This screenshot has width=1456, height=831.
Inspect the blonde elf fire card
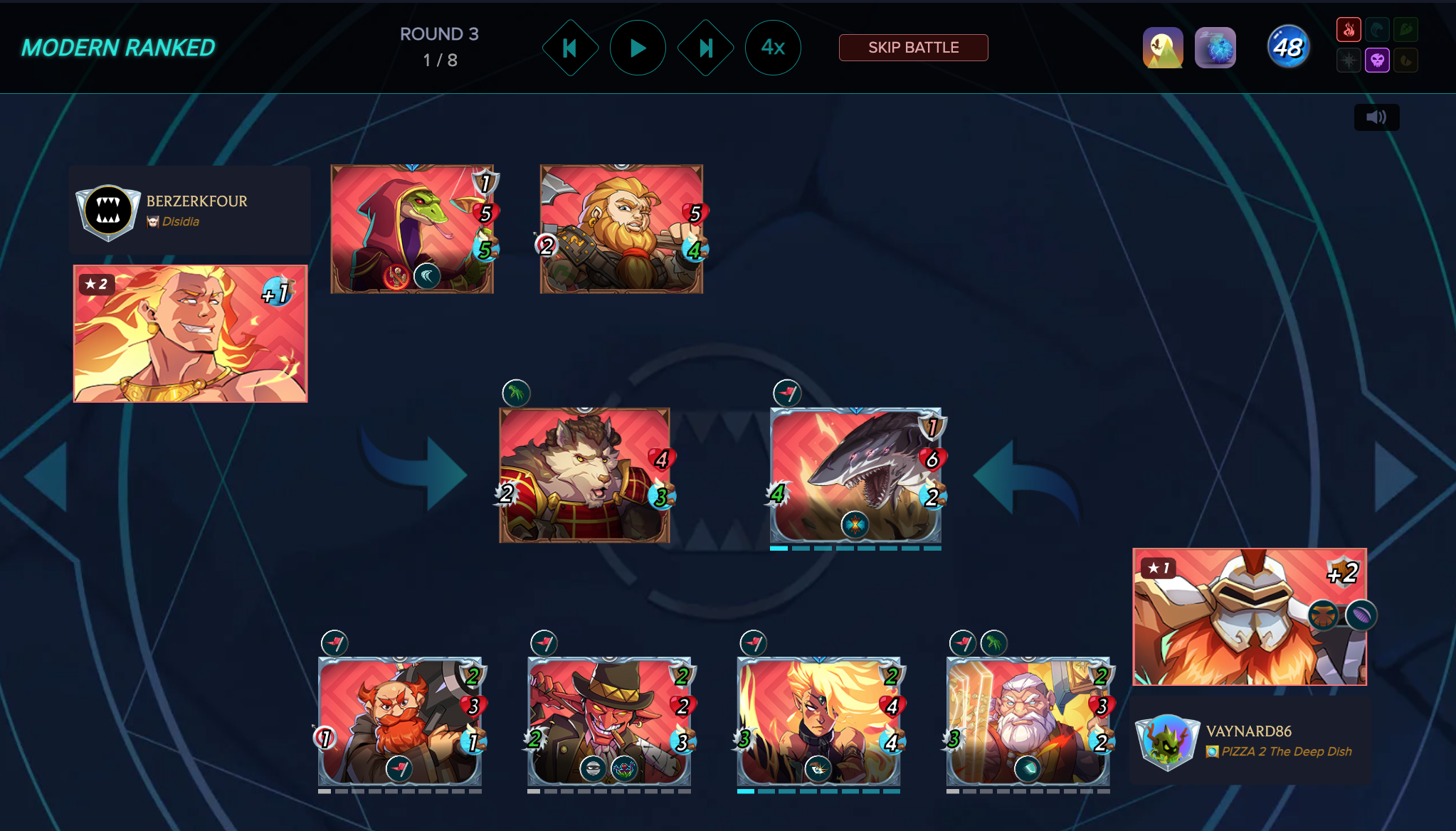818,721
